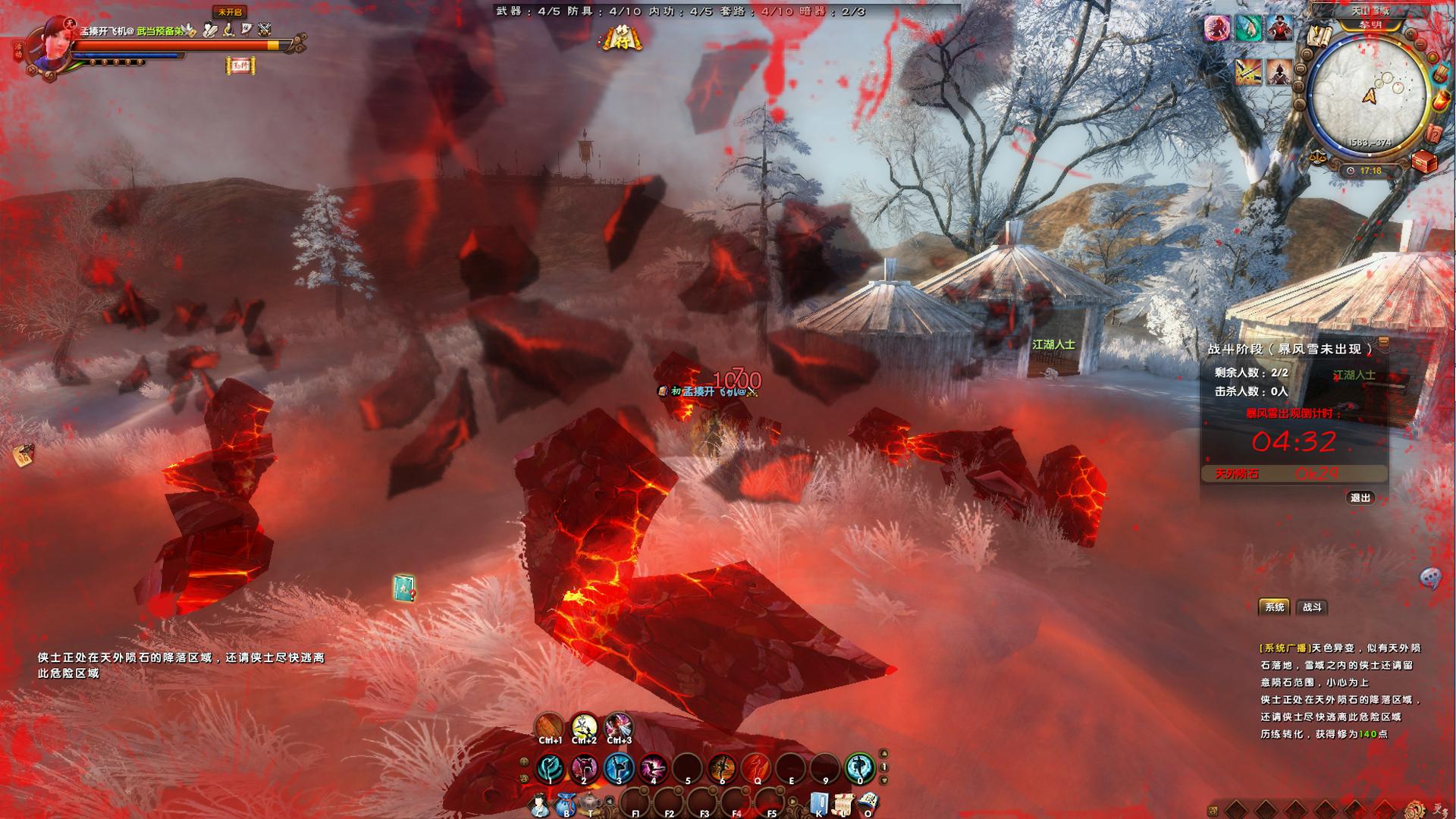Viewport: 1456px width, 819px height.
Task: Zoom in the minimap with plus button
Action: point(1411,34)
